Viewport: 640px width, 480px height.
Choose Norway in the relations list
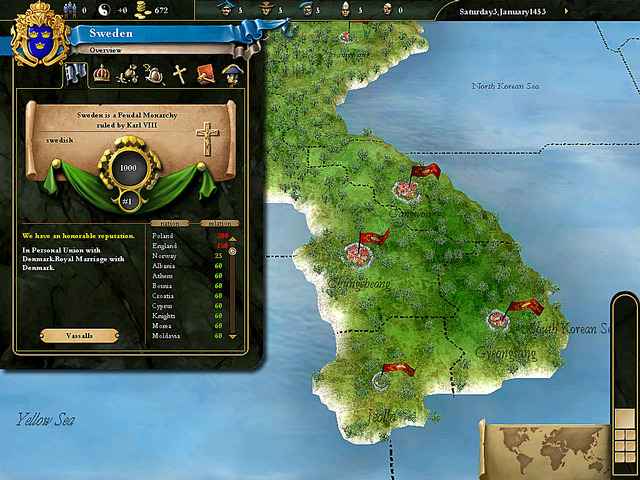coord(164,256)
